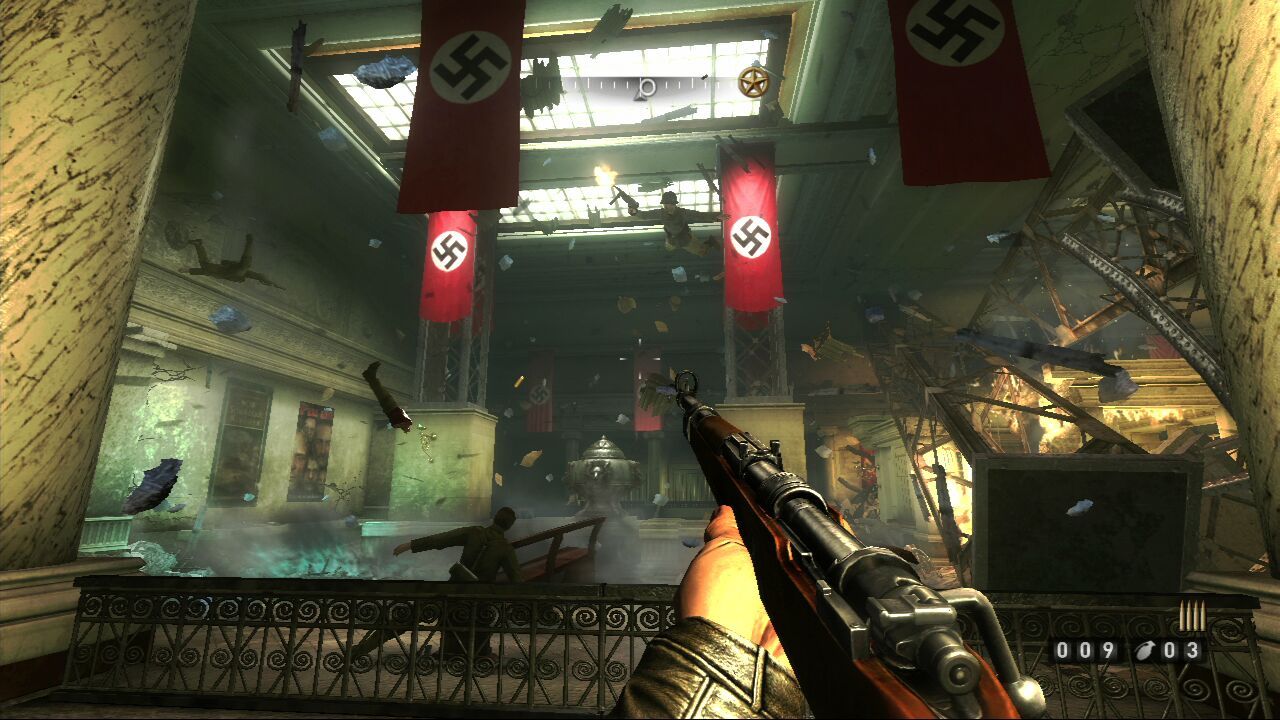The width and height of the screenshot is (1280, 720).
Task: Click the rifle bullet icons above the ammo display
Action: [1193, 615]
